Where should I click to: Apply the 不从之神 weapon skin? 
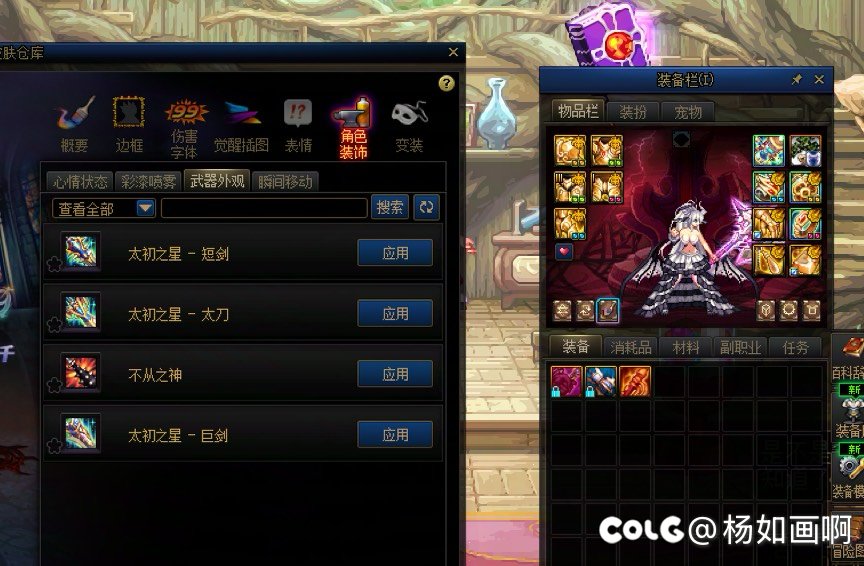395,375
